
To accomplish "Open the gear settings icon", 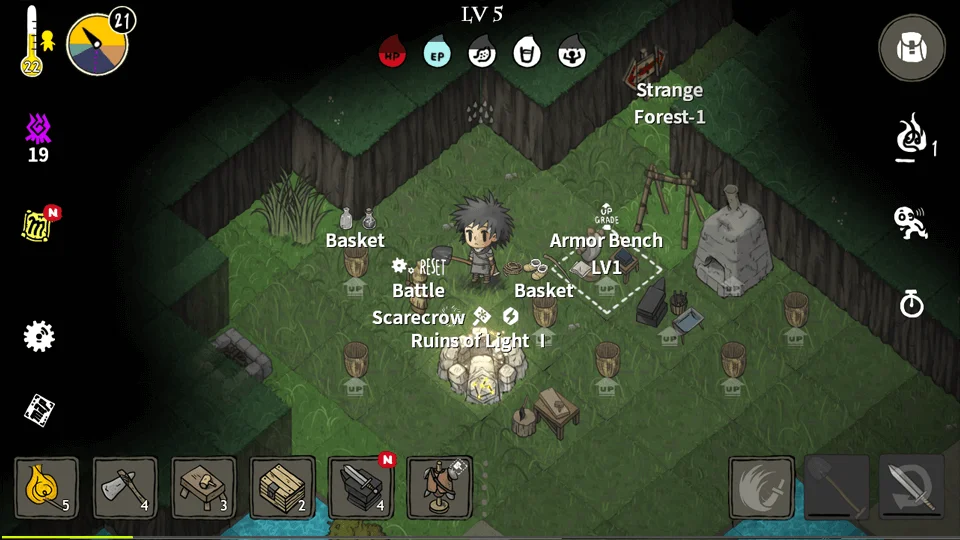I will pos(39,336).
